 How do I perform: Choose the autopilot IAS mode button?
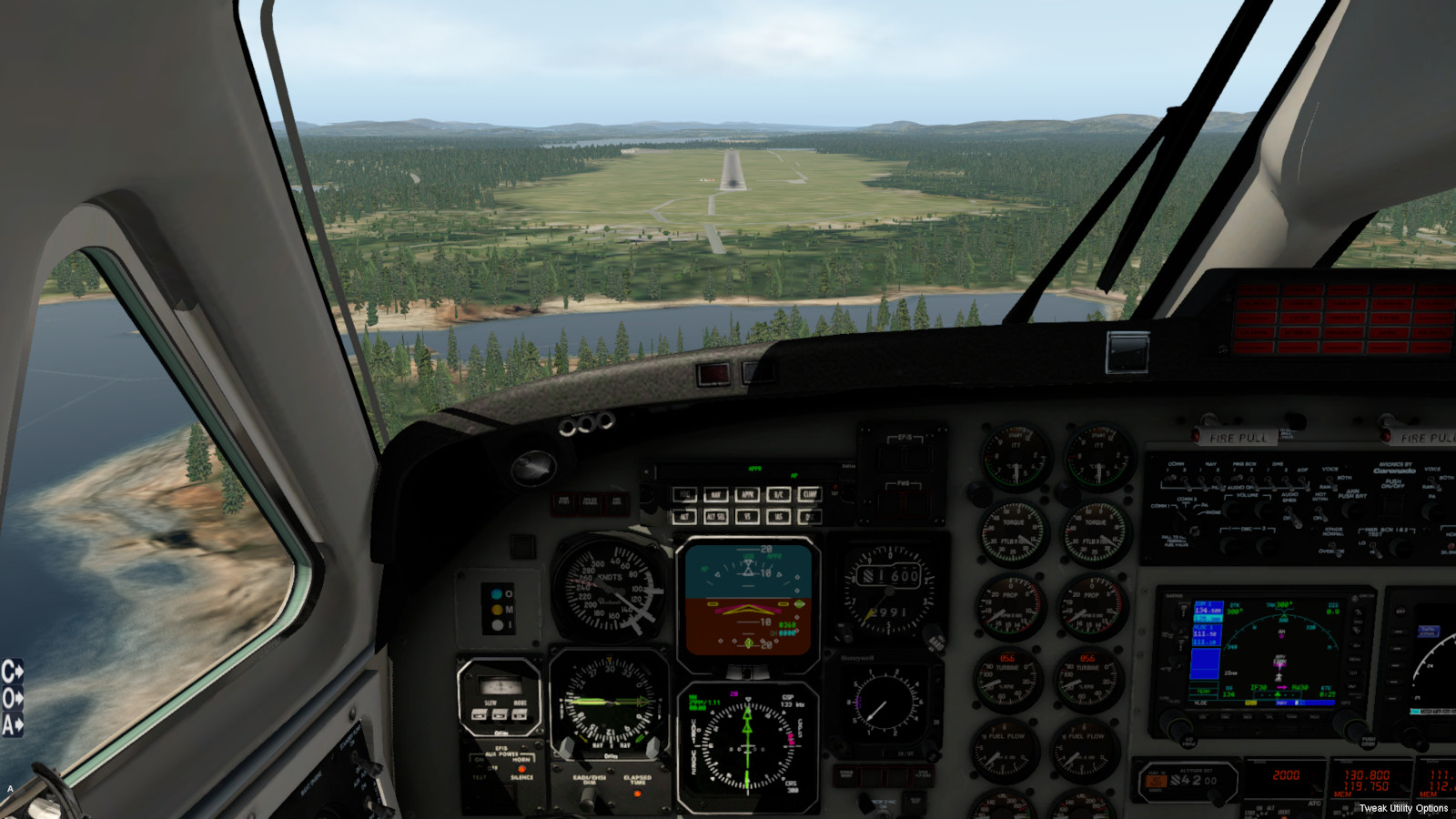[778, 517]
